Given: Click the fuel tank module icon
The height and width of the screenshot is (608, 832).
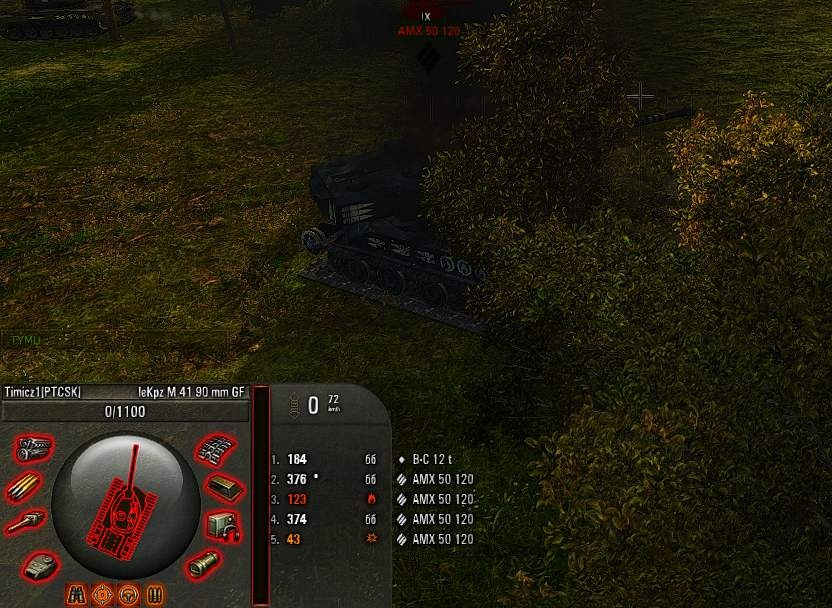Looking at the screenshot, I should [x=225, y=488].
